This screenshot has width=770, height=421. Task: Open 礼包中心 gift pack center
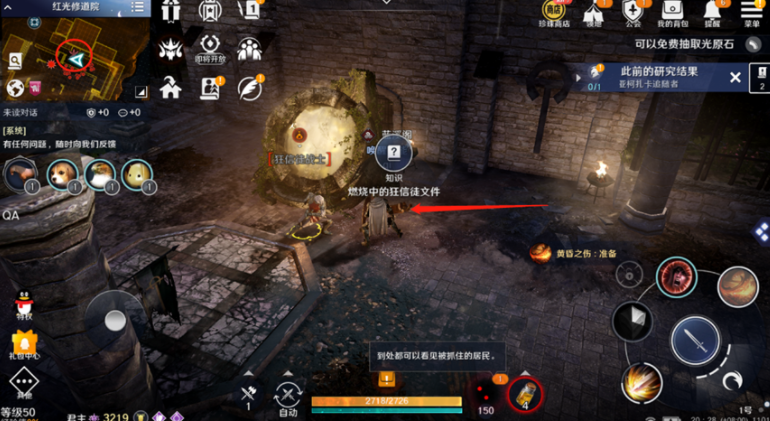point(24,343)
